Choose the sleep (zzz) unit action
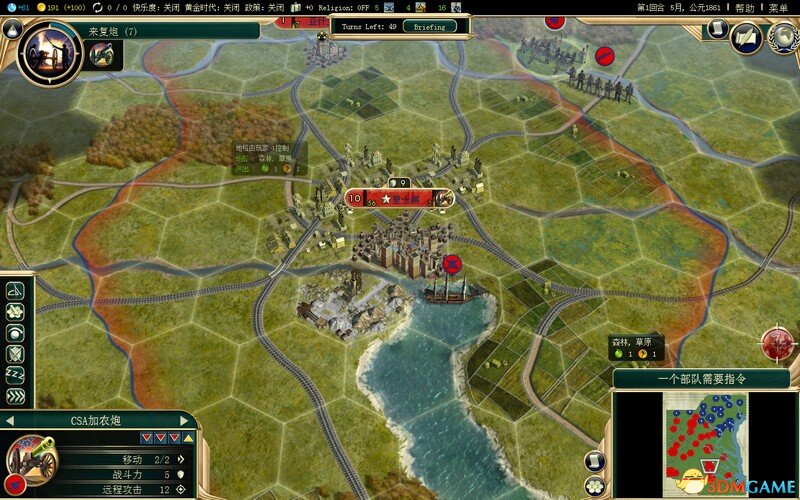Screen dimensions: 800x500 click(15, 375)
